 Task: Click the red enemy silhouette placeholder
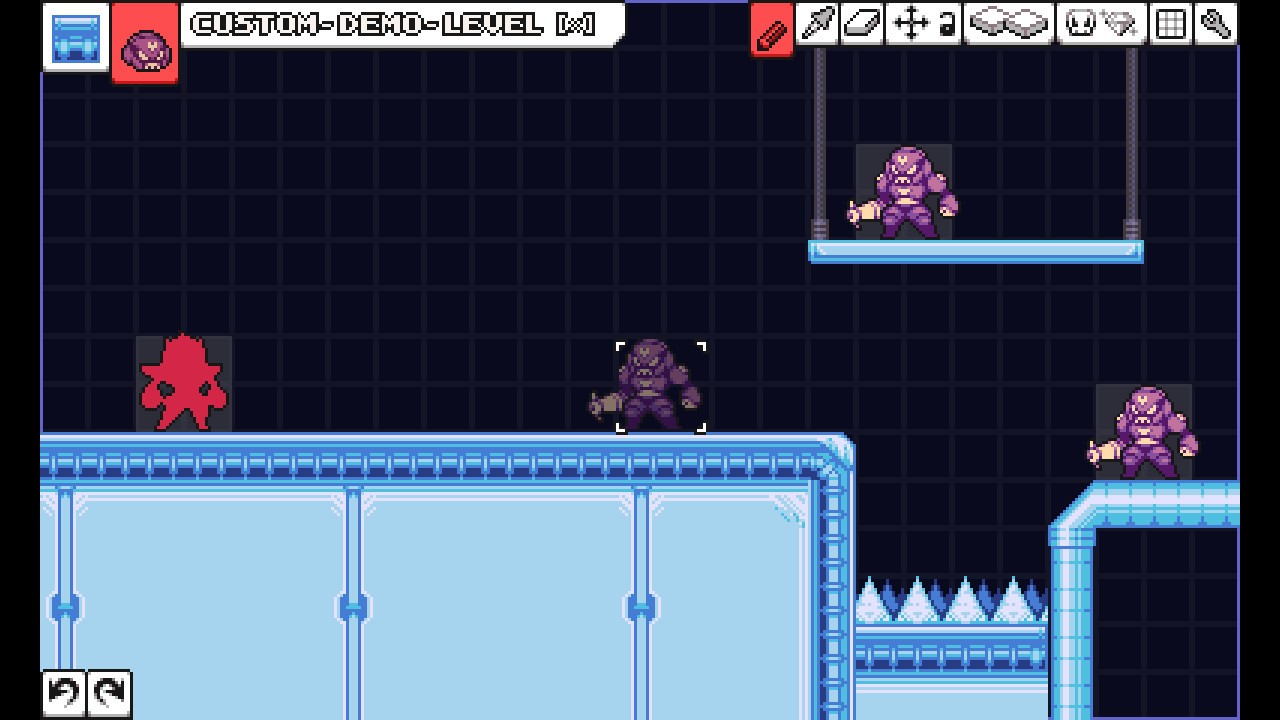coord(184,383)
